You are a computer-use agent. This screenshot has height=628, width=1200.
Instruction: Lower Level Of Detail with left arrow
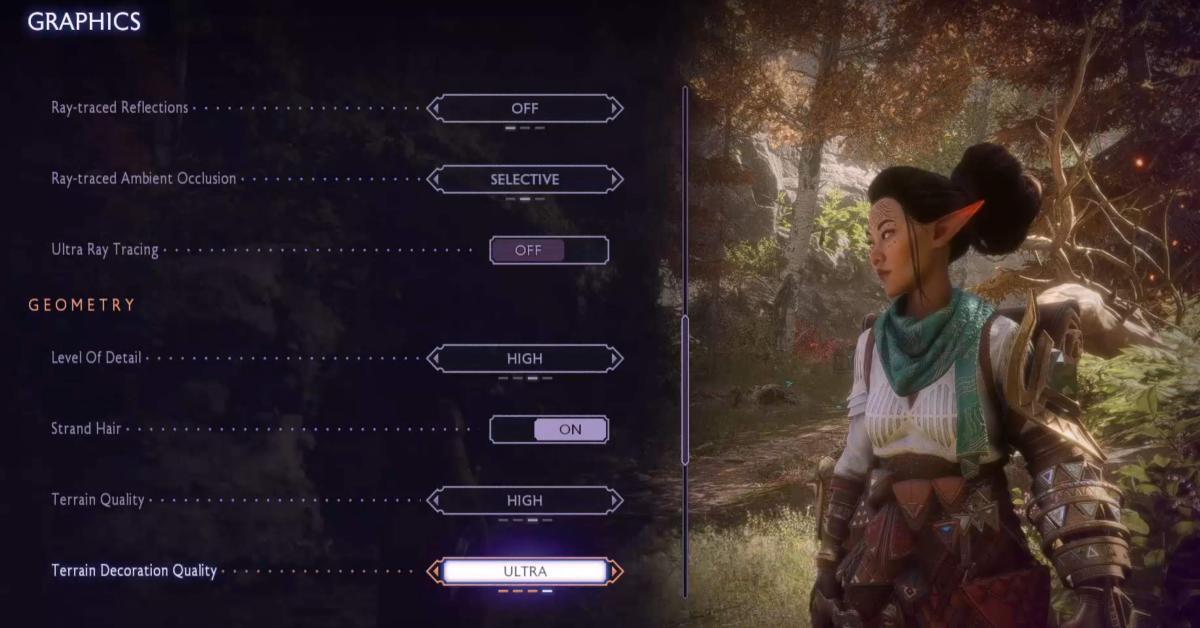434,358
